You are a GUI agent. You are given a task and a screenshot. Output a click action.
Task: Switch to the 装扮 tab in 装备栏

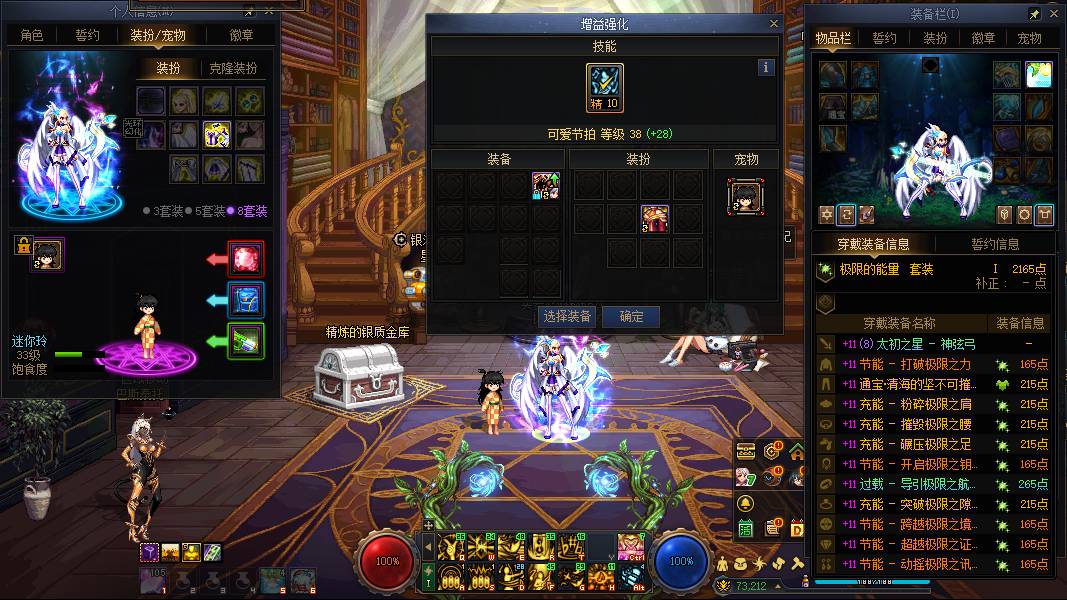[x=935, y=39]
